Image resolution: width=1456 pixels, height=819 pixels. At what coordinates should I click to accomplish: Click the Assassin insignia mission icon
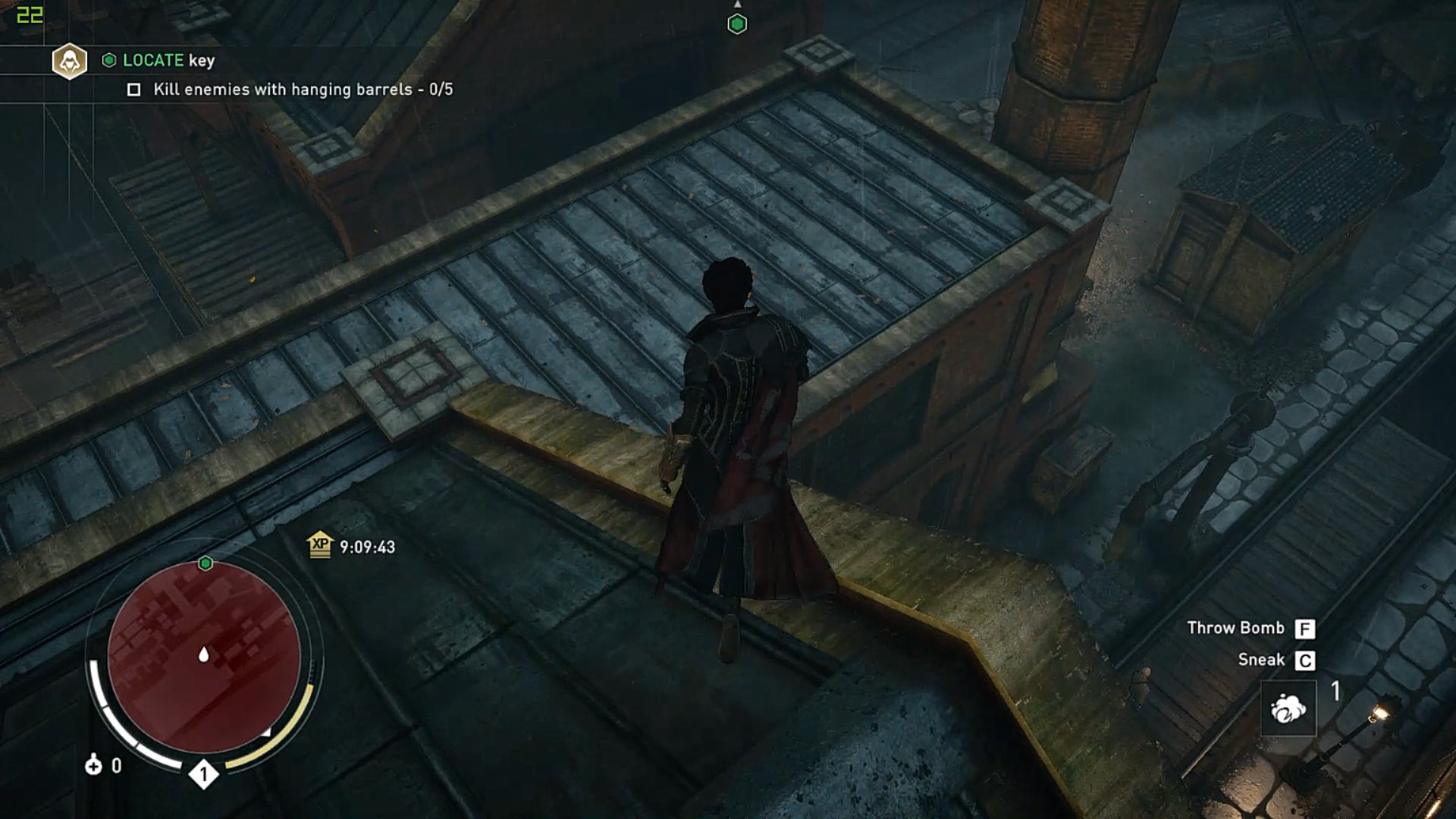pos(70,61)
